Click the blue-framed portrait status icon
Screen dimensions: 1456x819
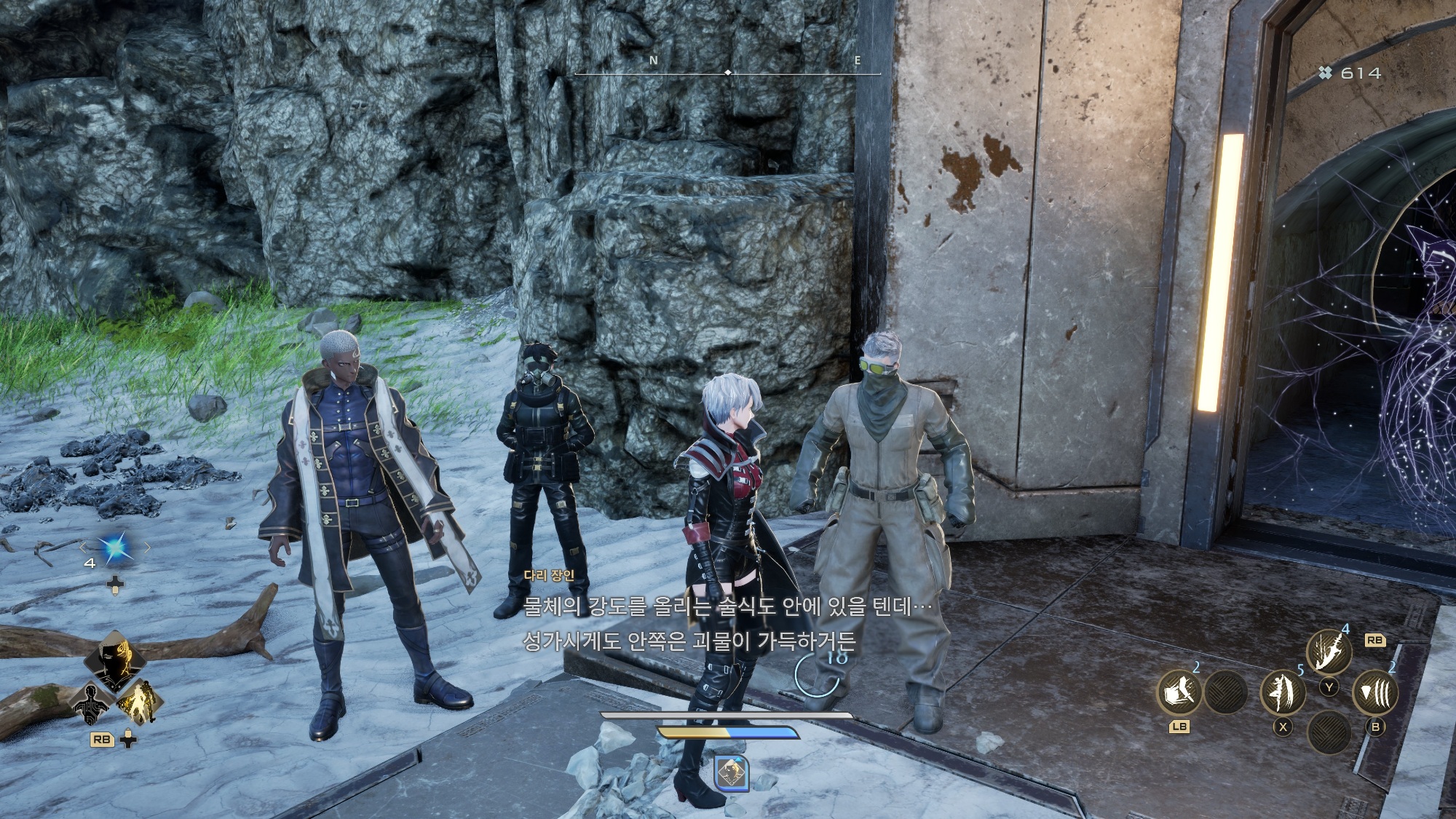point(732,773)
